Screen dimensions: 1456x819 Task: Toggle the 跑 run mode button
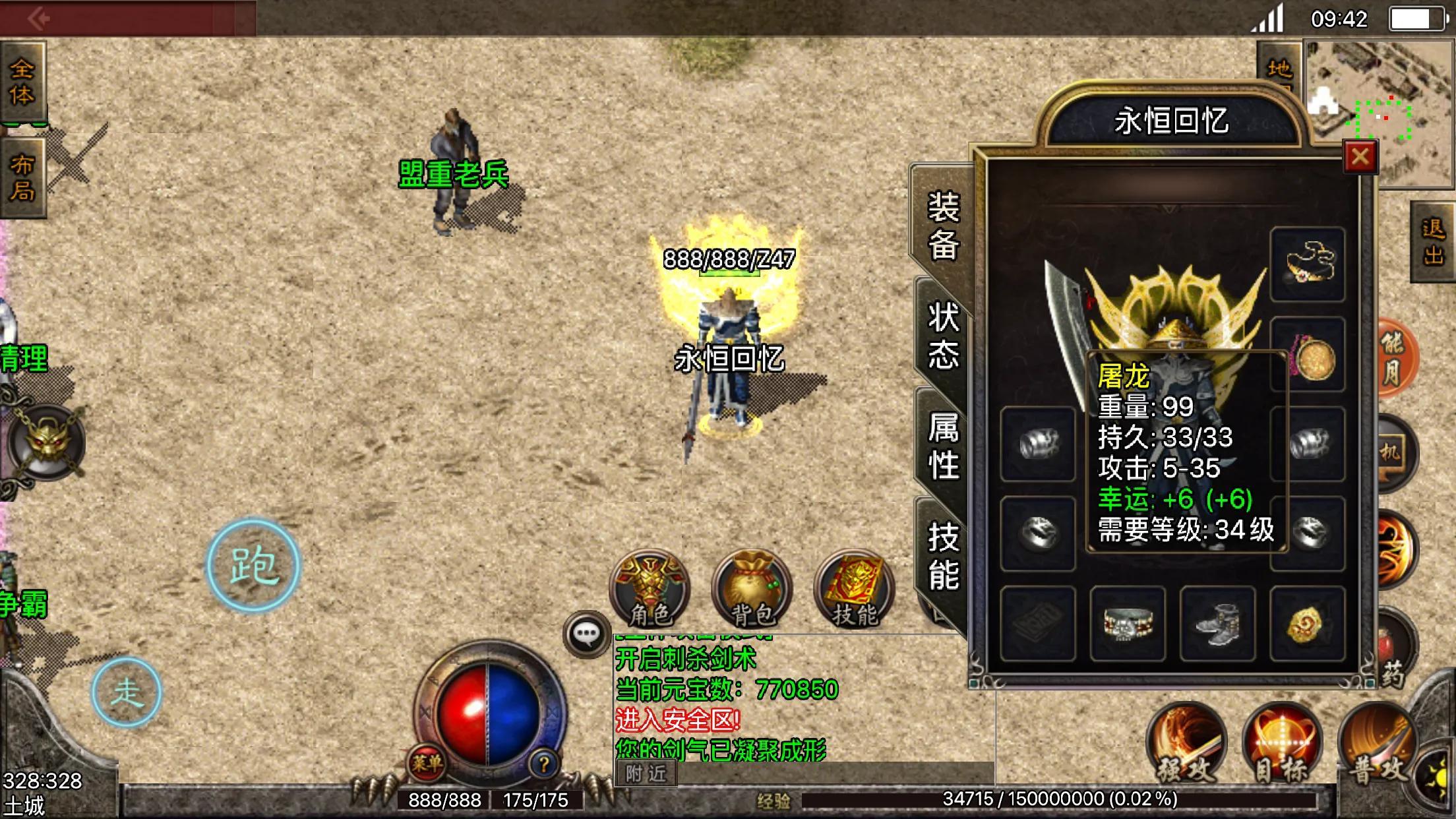click(253, 566)
